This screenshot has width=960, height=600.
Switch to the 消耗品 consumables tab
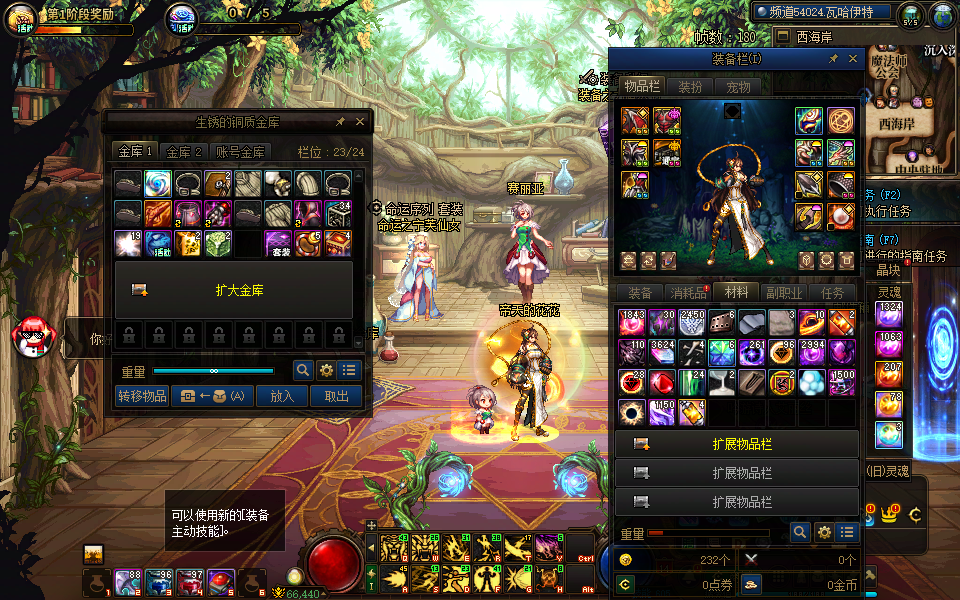point(688,293)
